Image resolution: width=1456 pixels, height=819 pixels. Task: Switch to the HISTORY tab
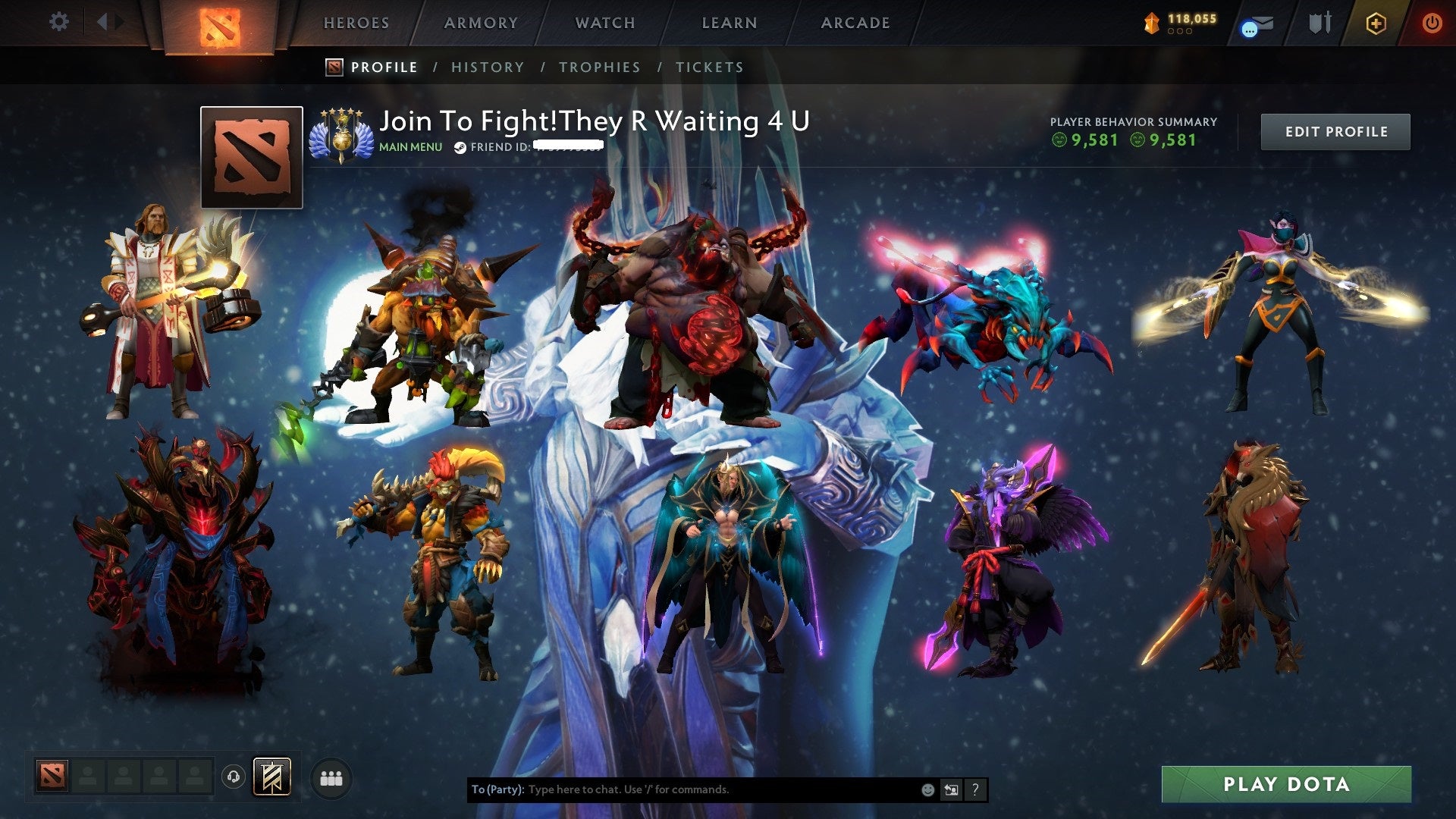tap(488, 67)
